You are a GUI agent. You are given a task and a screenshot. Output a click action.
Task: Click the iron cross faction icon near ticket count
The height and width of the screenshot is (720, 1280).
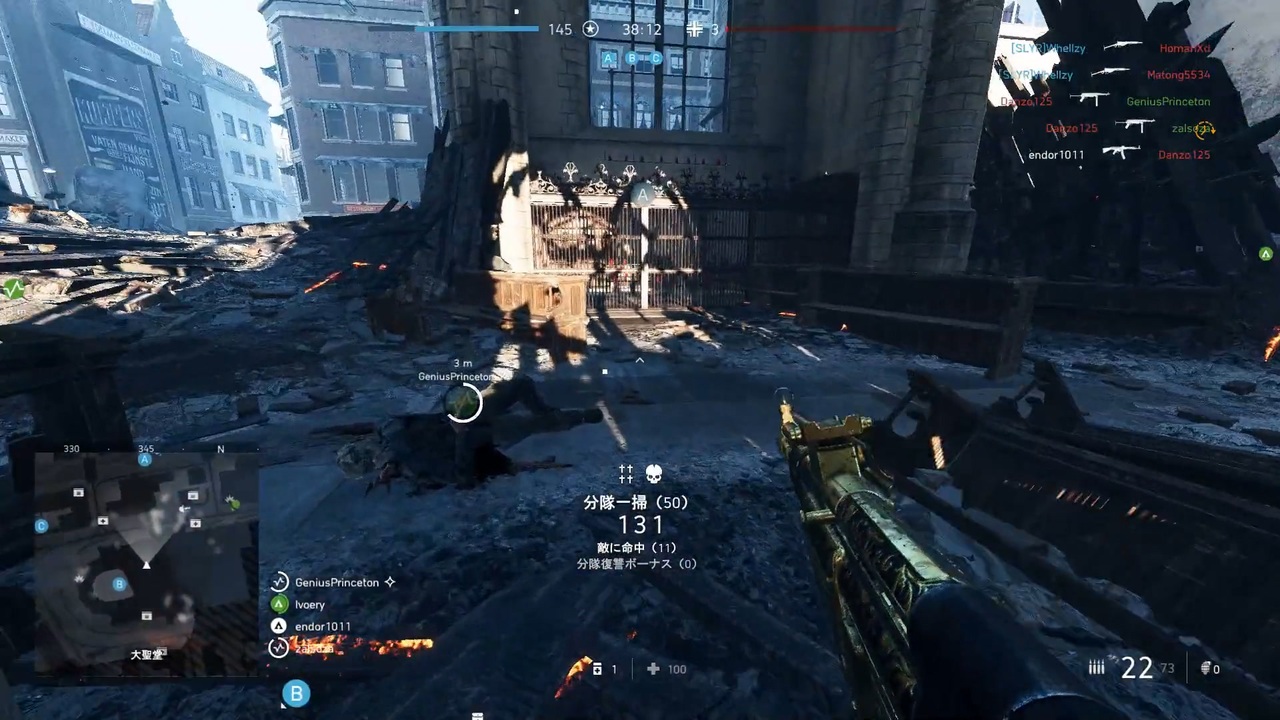[694, 29]
